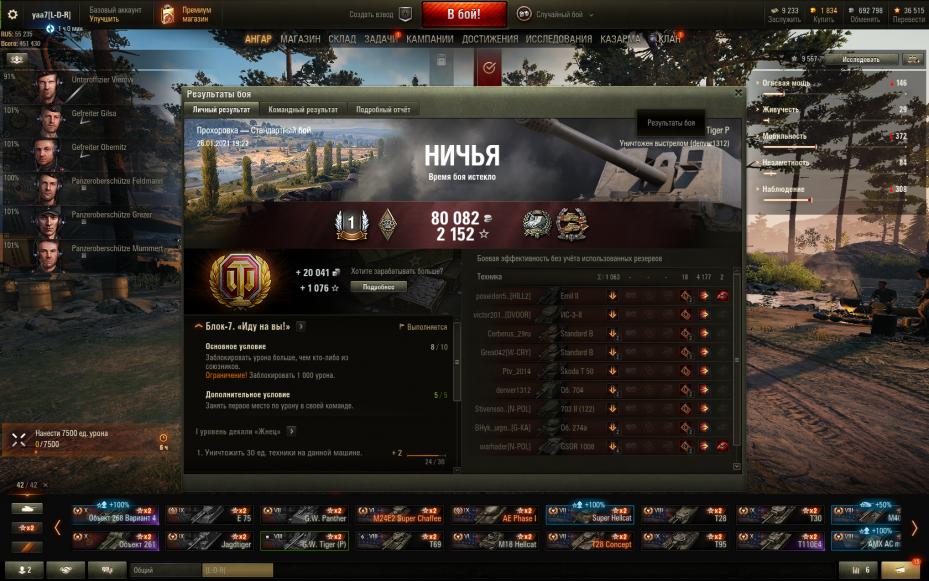Go to the «Склад» menu section

(x=342, y=39)
